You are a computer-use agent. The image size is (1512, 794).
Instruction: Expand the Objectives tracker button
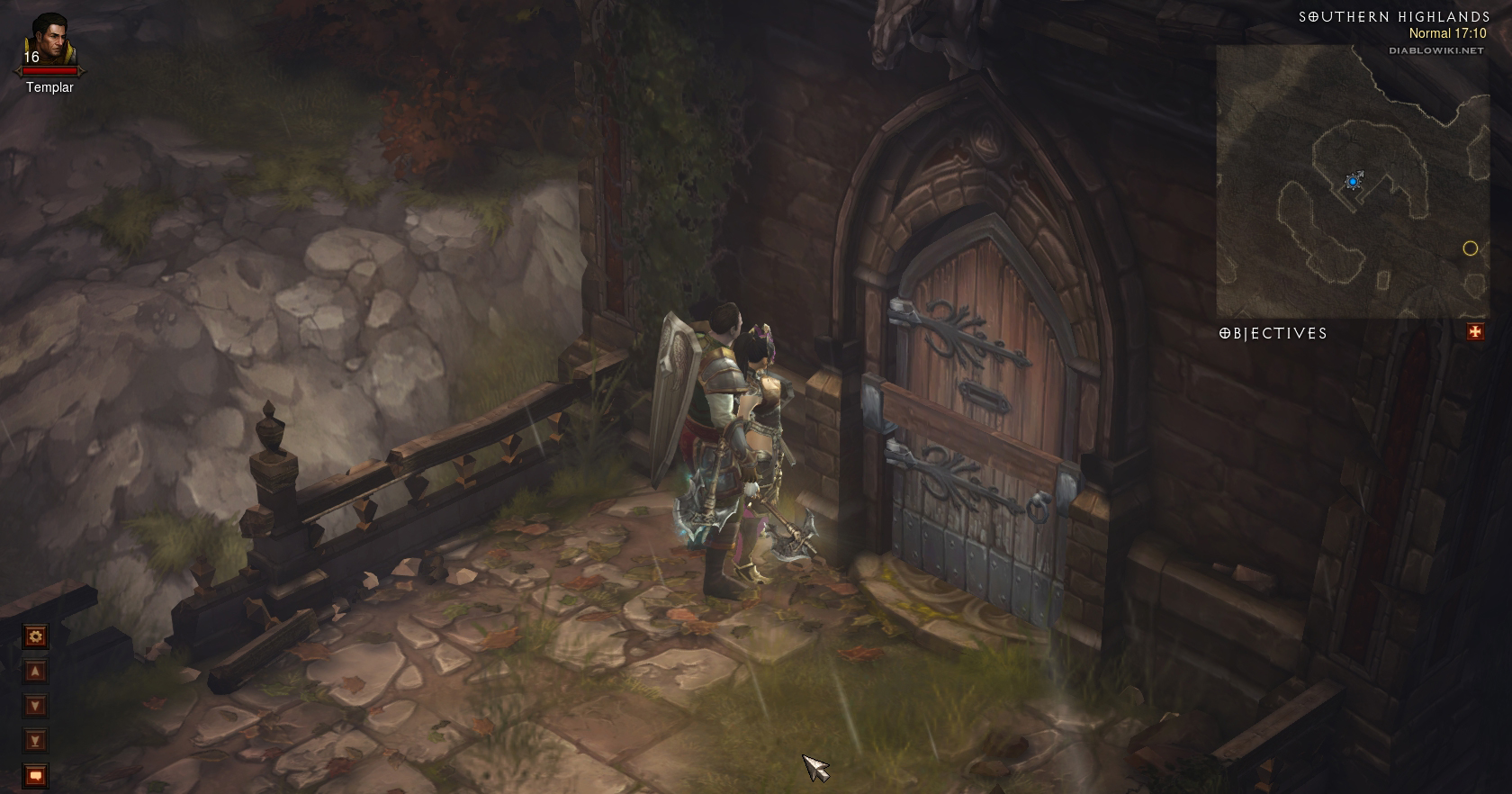point(1475,332)
